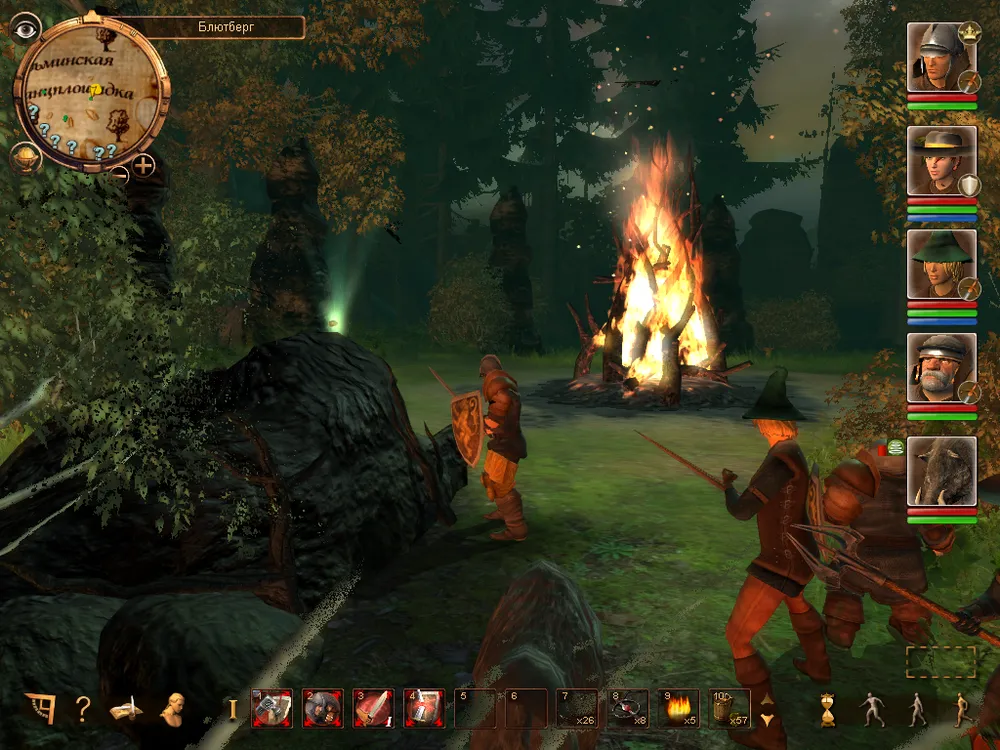Select the green witch hat portrait
Screen dimensions: 1000x750
pyautogui.click(x=941, y=264)
